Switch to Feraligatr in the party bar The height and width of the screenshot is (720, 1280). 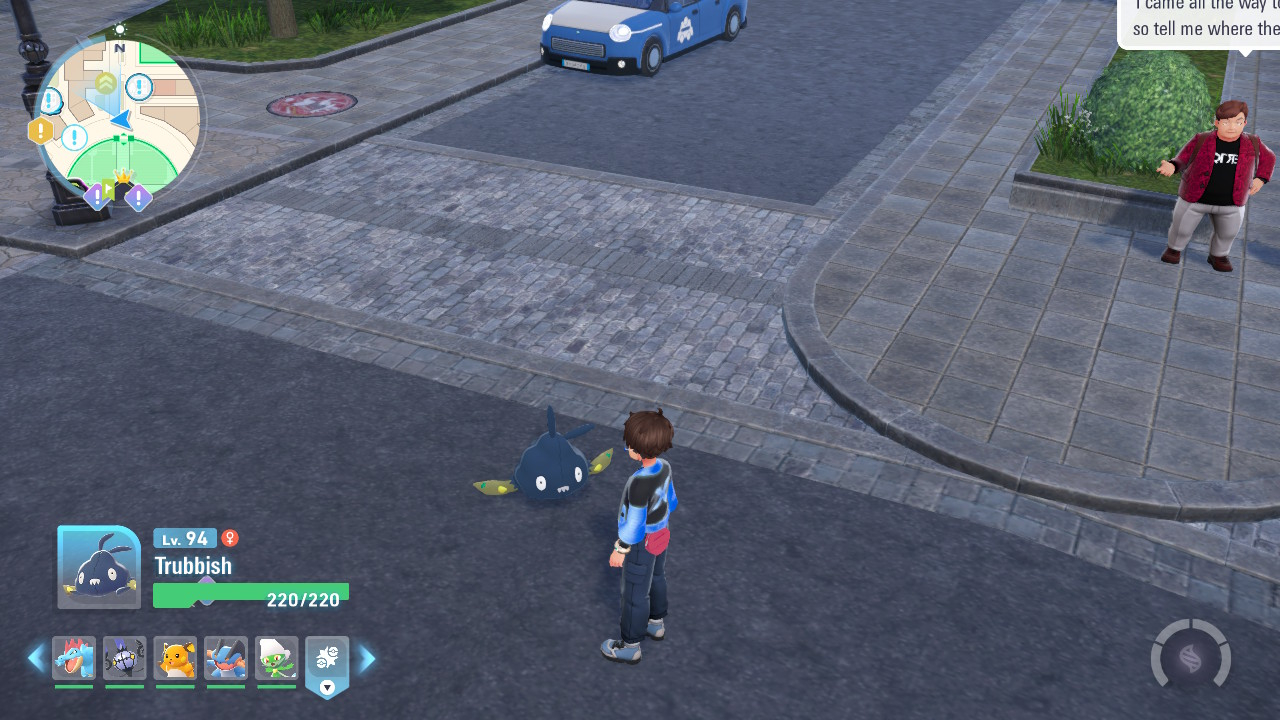(74, 658)
